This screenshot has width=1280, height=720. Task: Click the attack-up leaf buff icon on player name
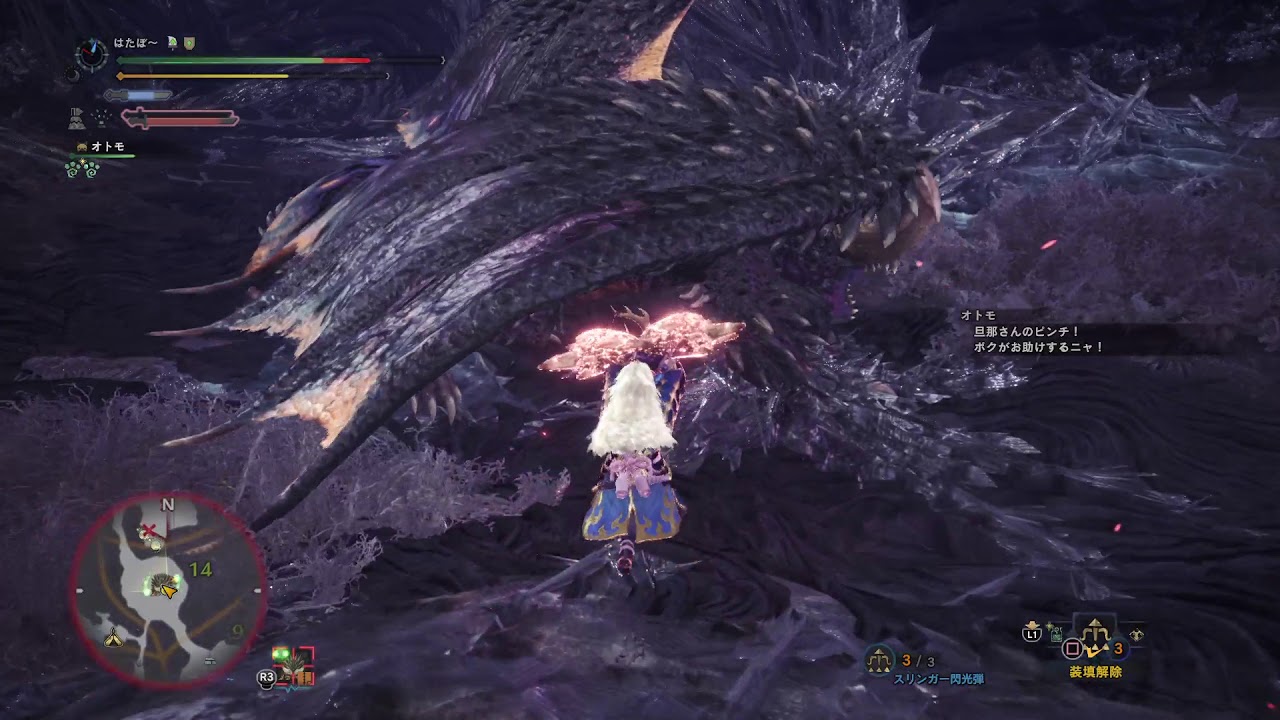(x=172, y=42)
